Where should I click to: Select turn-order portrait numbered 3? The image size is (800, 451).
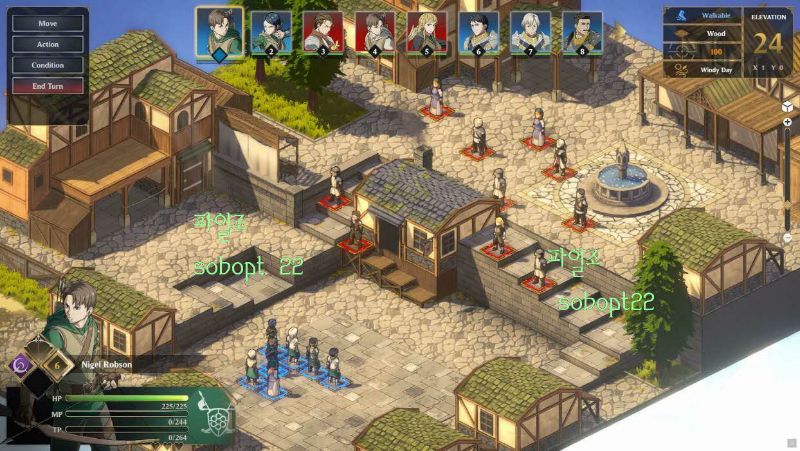[x=322, y=32]
